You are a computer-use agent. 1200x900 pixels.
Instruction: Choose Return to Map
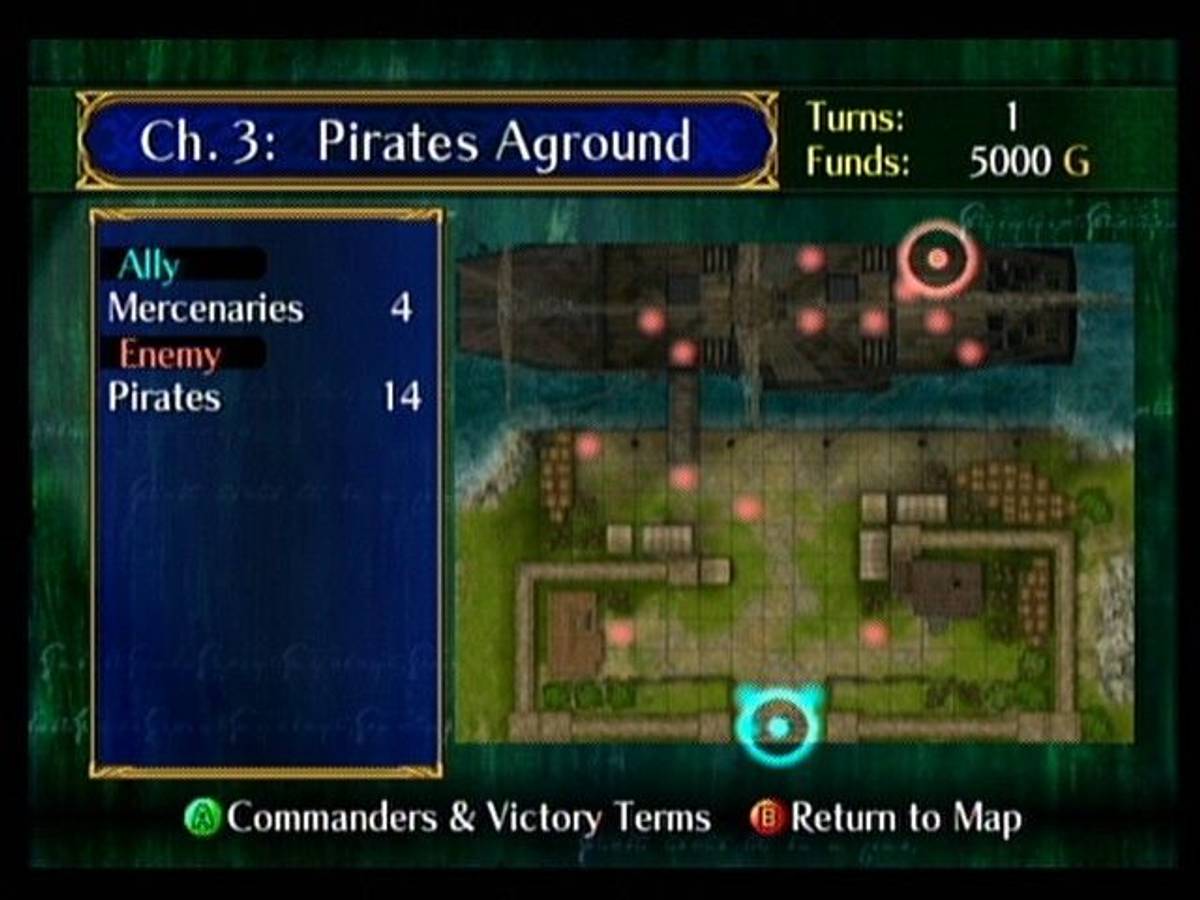(888, 818)
